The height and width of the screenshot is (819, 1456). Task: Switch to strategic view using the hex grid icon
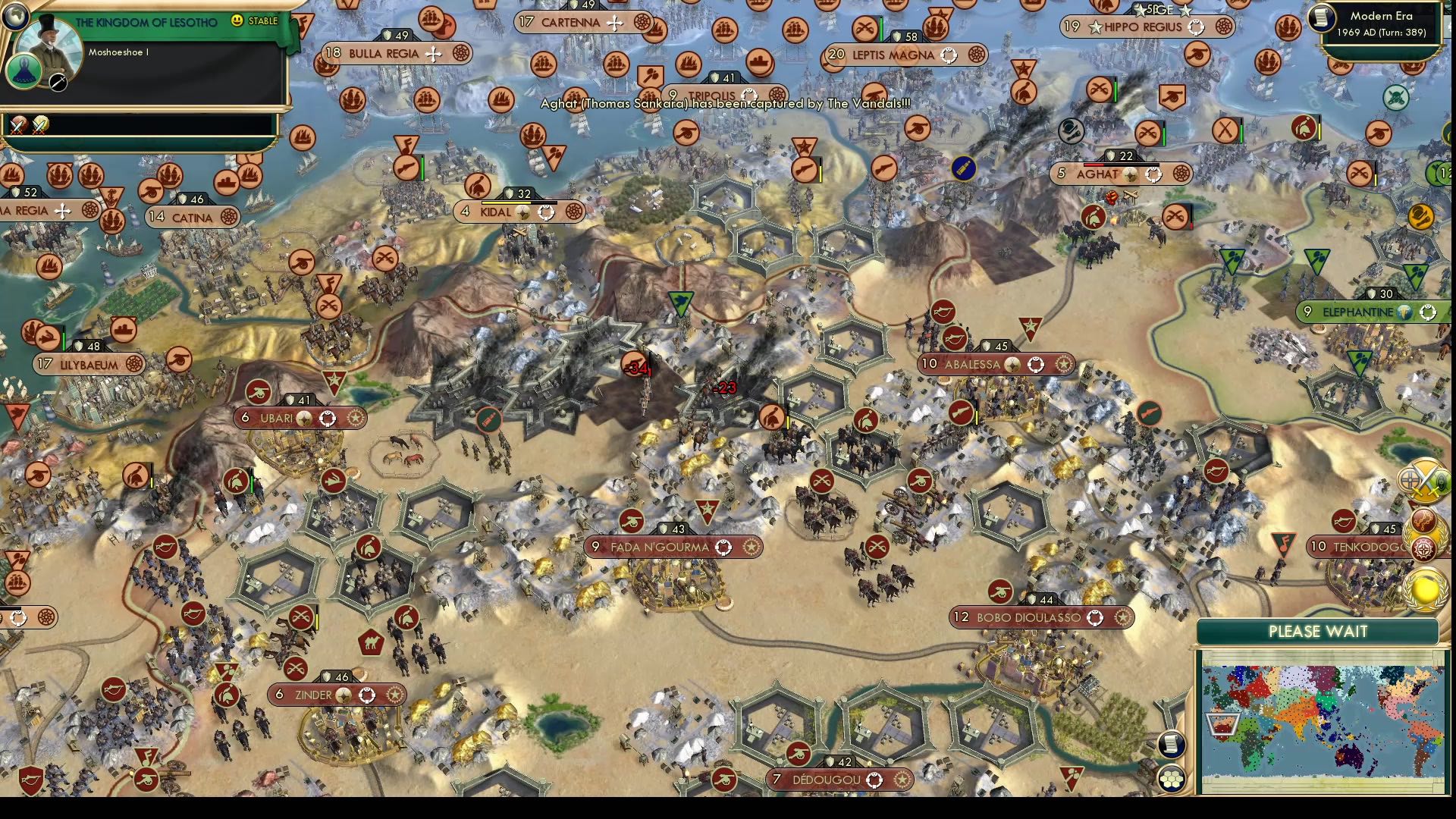pyautogui.click(x=1172, y=779)
